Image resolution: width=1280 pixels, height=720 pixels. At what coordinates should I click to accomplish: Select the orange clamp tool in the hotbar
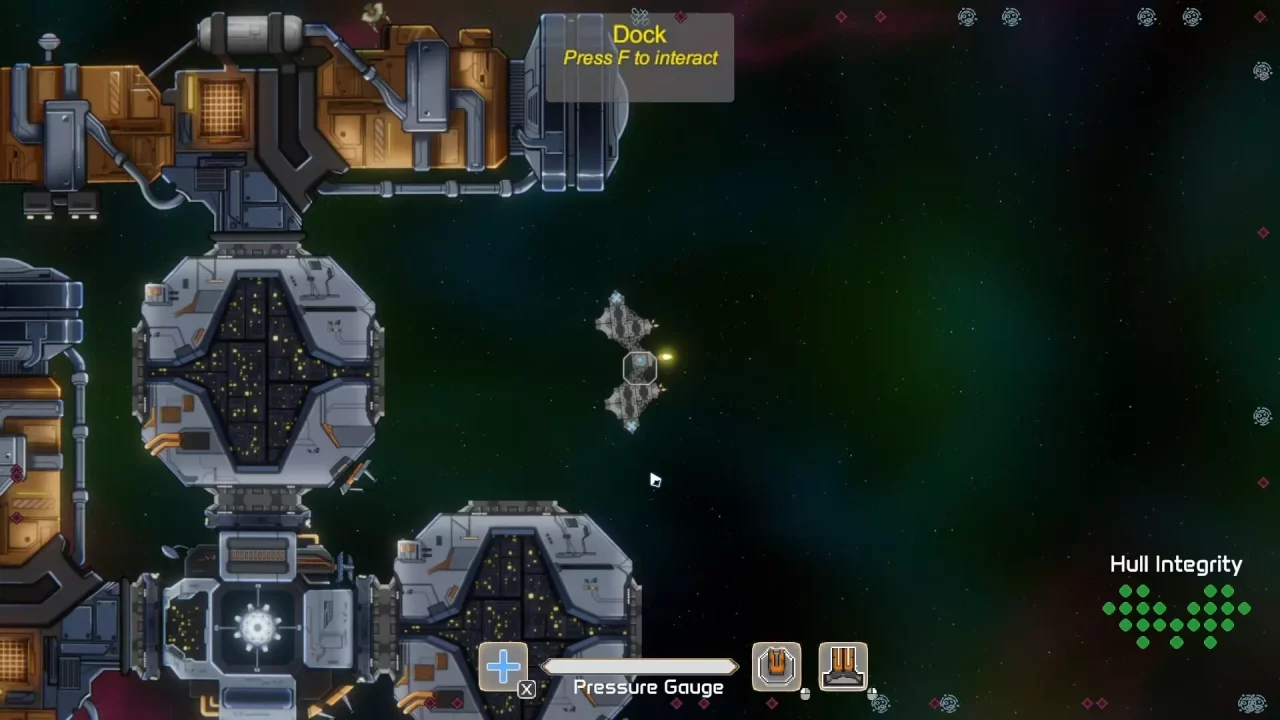click(777, 665)
